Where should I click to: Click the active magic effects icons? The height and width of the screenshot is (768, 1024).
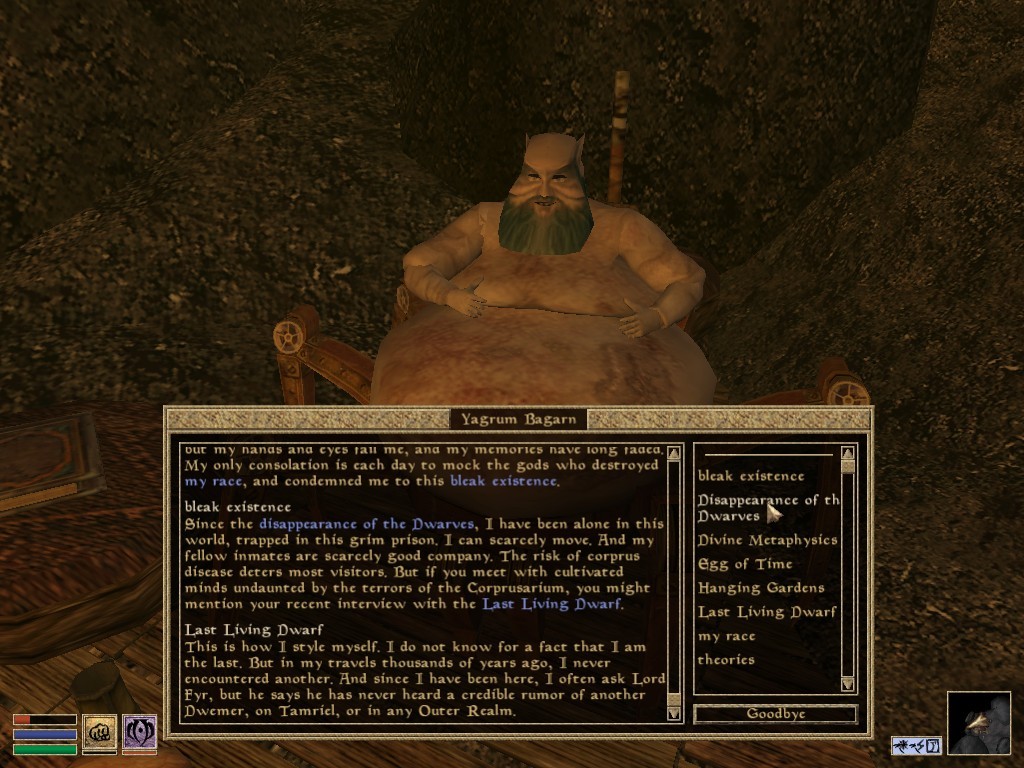click(x=916, y=745)
